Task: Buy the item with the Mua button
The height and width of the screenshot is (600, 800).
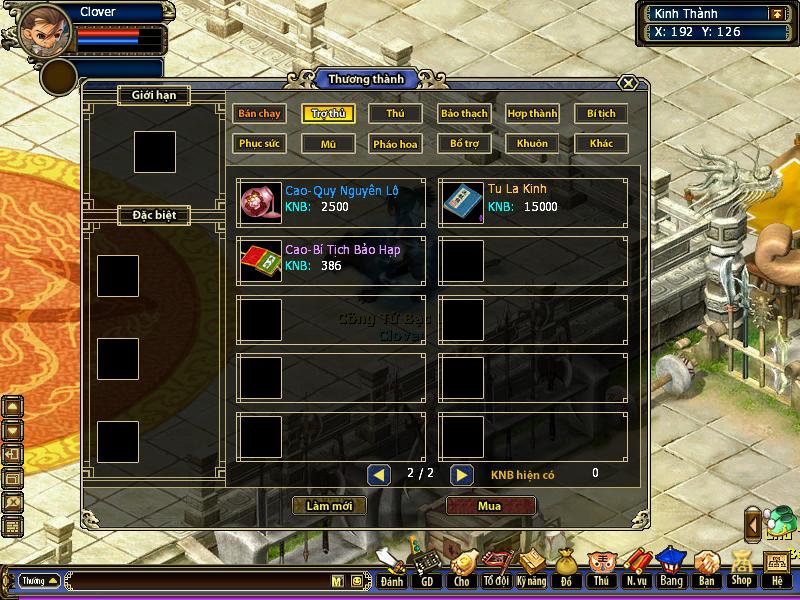Action: click(489, 506)
